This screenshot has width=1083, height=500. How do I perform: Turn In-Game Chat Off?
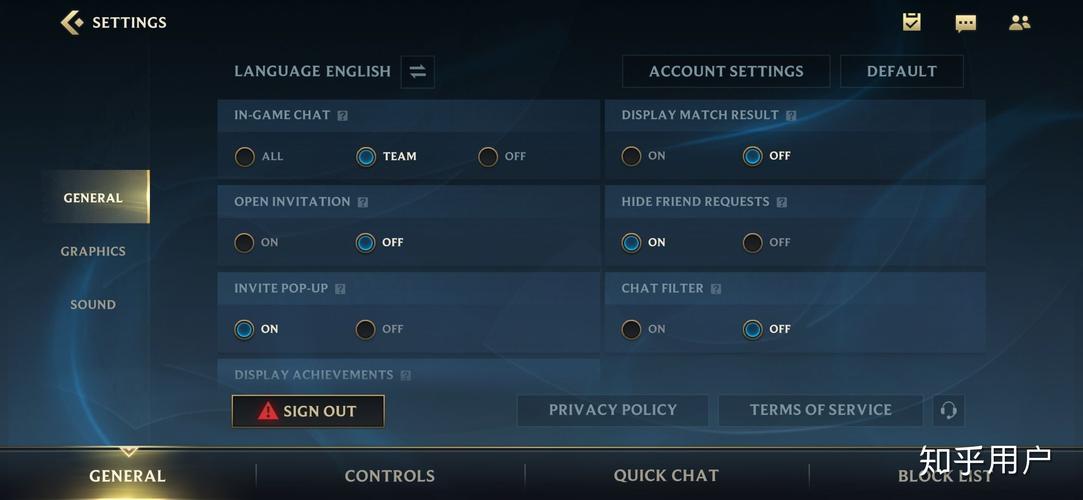click(488, 156)
